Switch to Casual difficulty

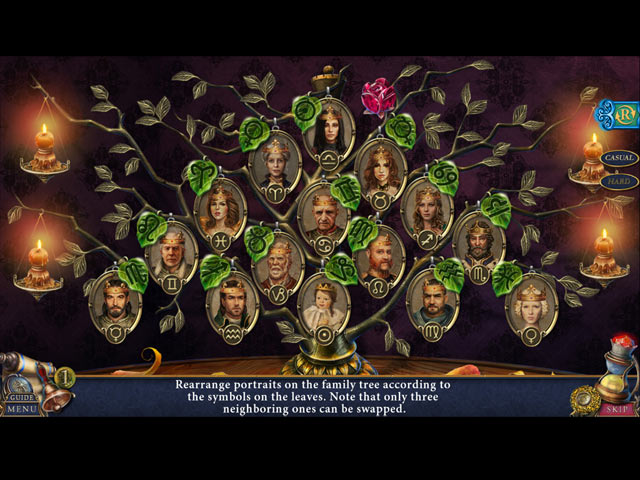620,157
